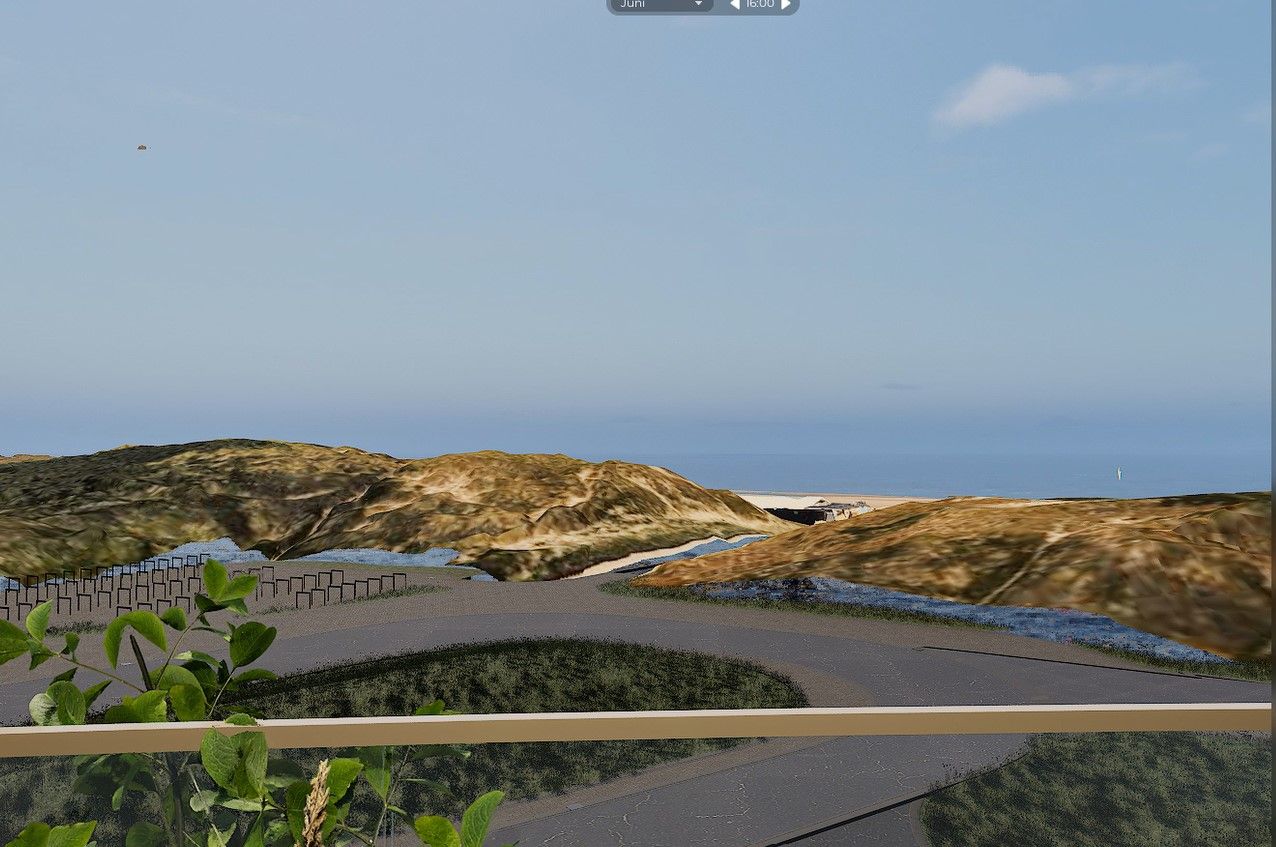The height and width of the screenshot is (847, 1276).
Task: Step time back before 16:00
Action: [x=735, y=4]
